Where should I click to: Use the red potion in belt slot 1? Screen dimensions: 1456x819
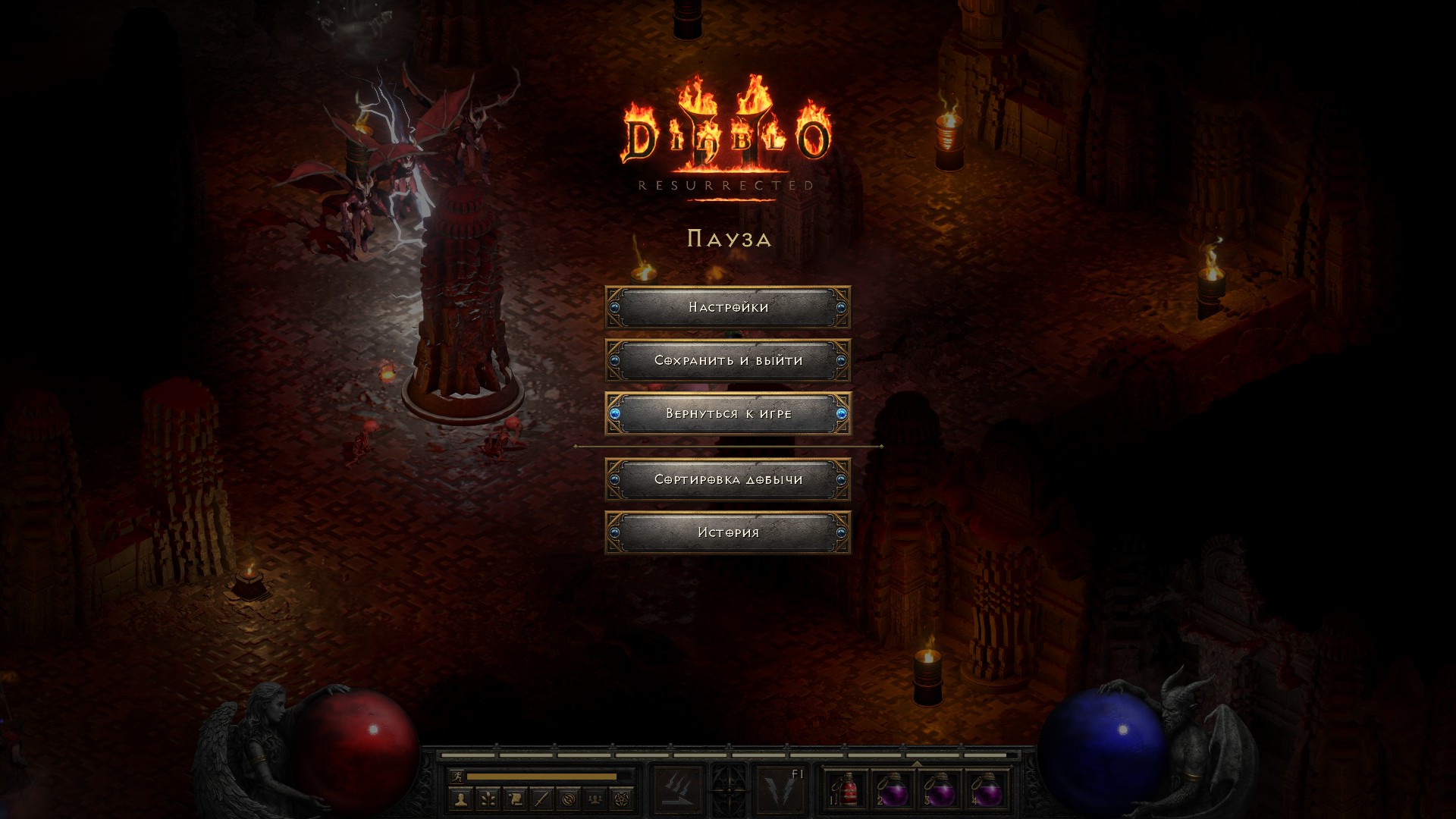846,790
